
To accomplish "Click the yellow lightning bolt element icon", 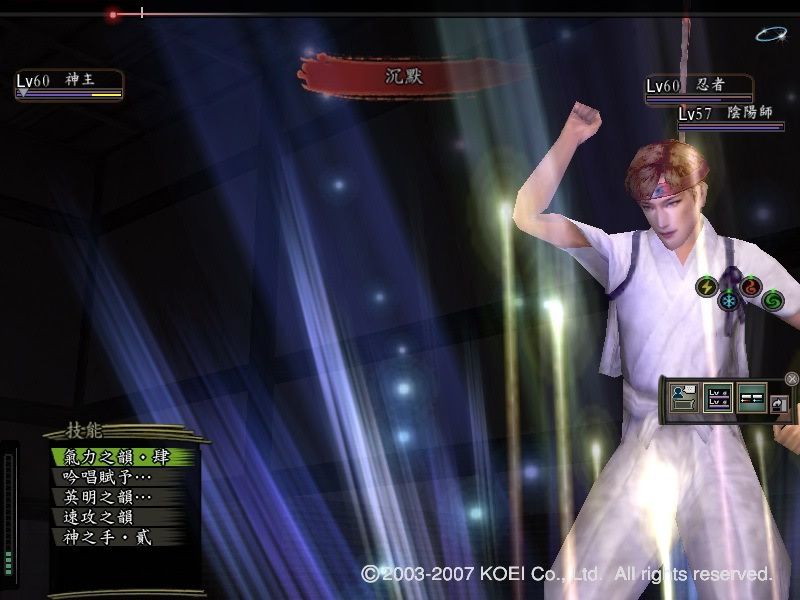I will point(707,287).
